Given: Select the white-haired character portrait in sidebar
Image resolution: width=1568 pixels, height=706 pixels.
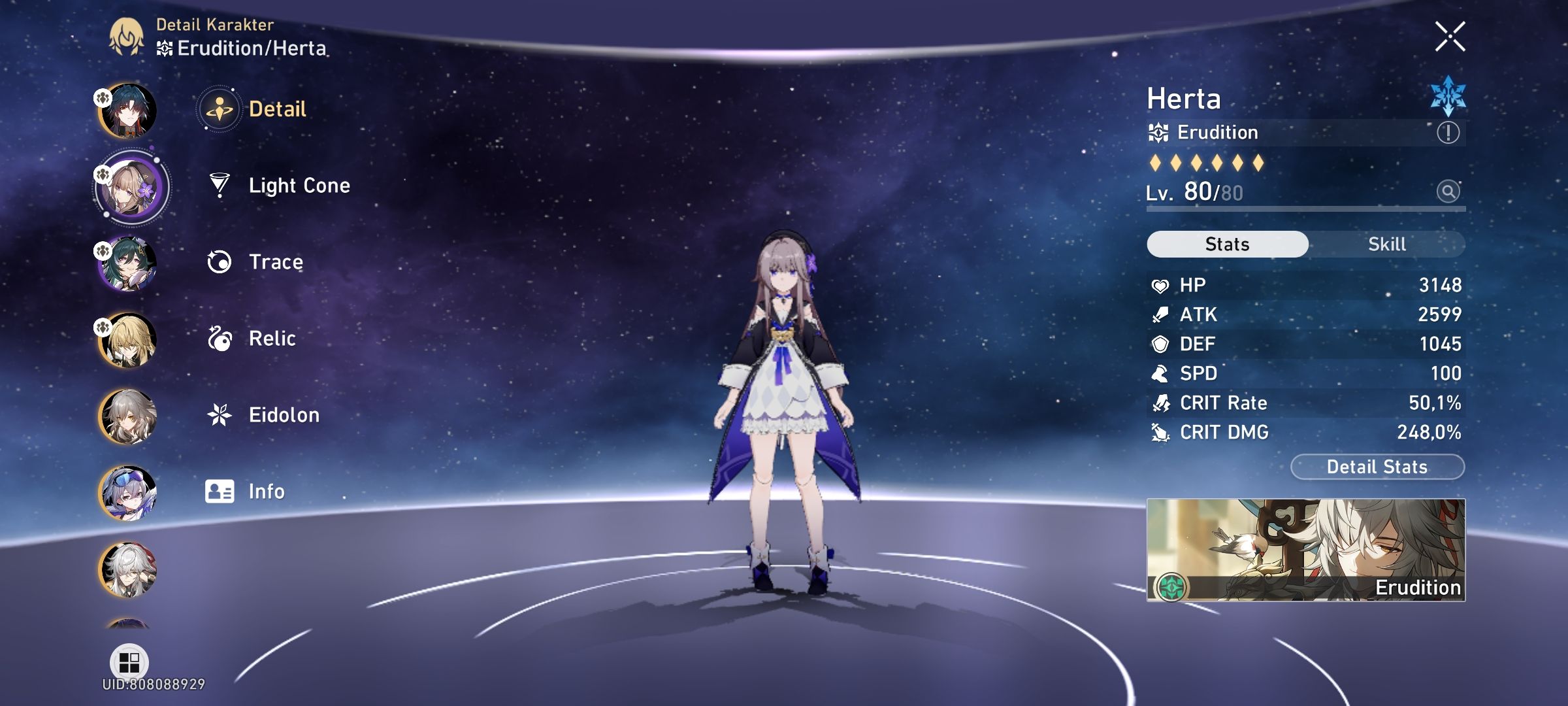Looking at the screenshot, I should 131,567.
